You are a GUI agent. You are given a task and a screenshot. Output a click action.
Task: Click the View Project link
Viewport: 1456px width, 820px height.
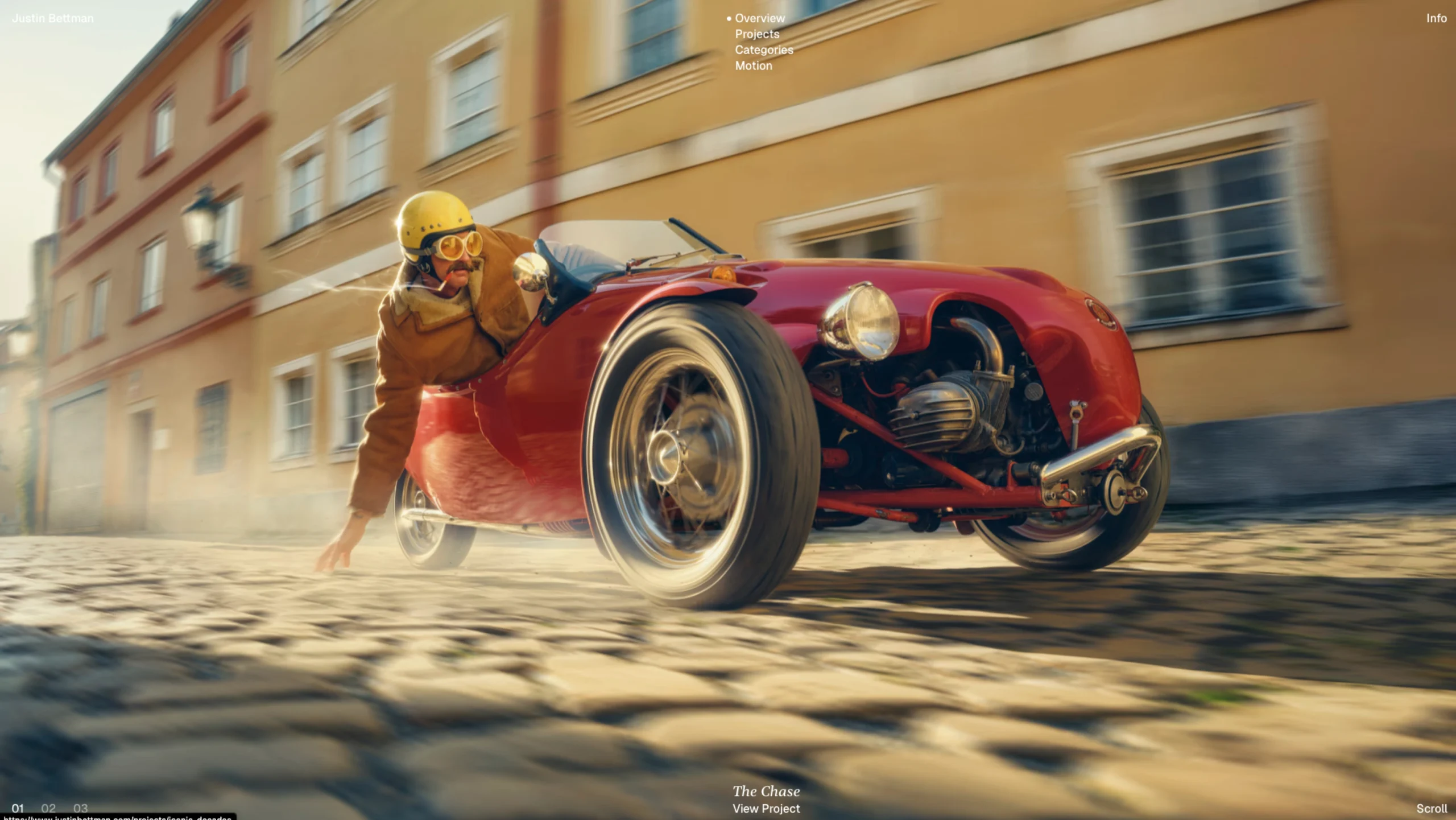(766, 809)
